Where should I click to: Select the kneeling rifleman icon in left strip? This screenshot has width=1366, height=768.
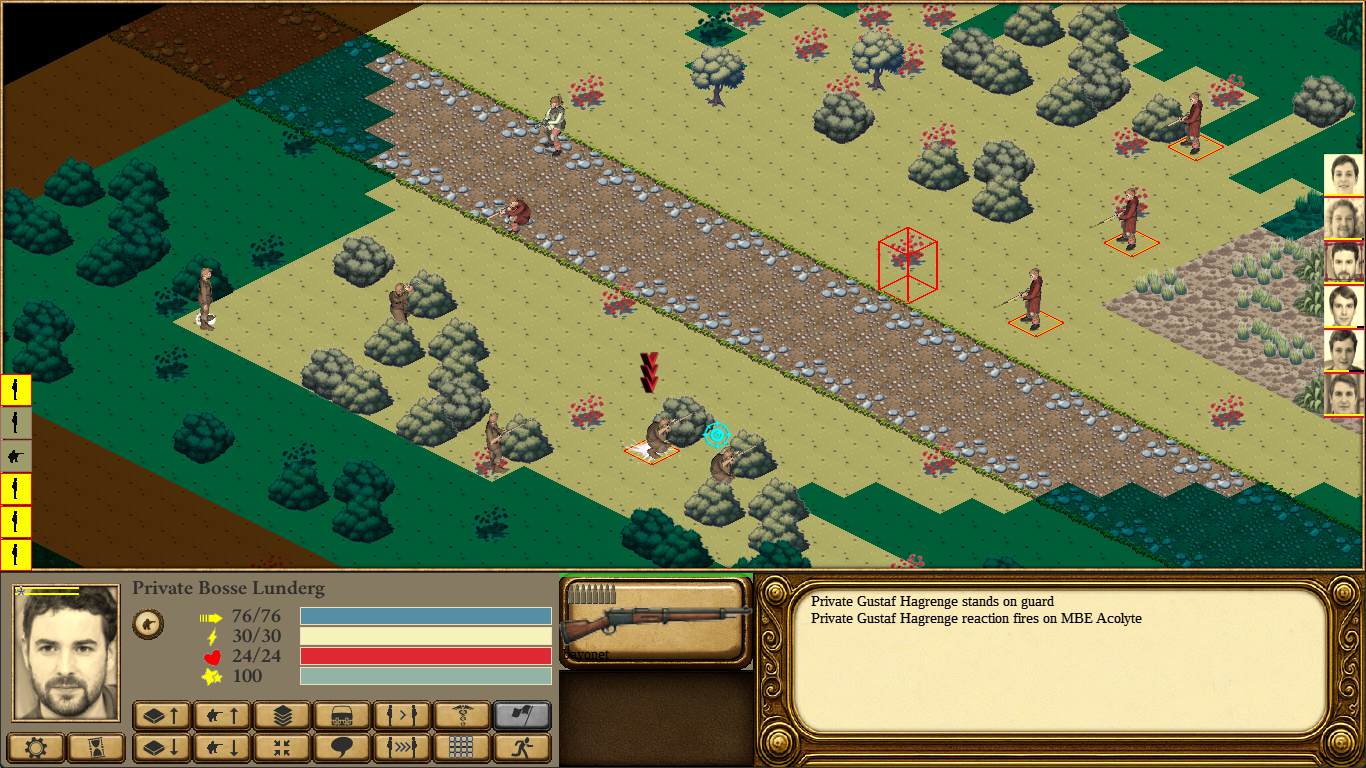[x=16, y=456]
